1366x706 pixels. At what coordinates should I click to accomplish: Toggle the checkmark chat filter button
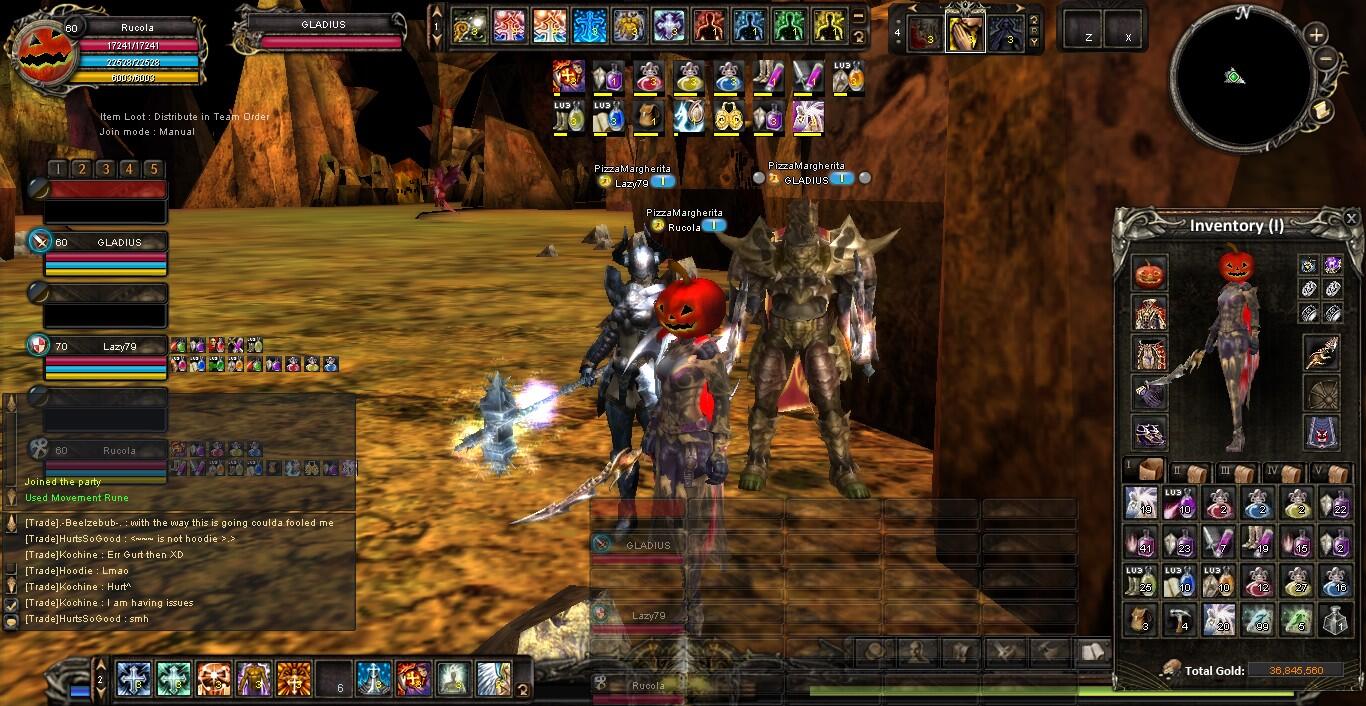[12, 605]
